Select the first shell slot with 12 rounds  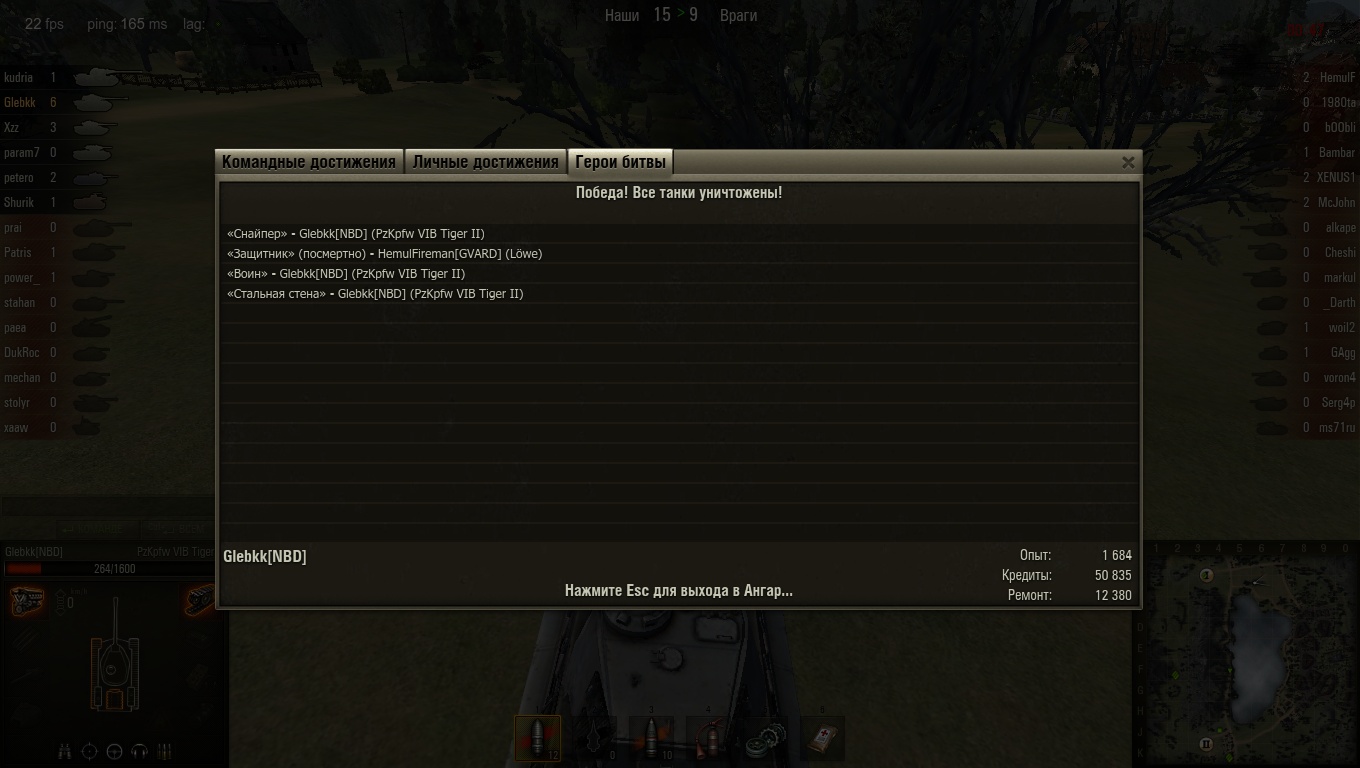[x=537, y=738]
